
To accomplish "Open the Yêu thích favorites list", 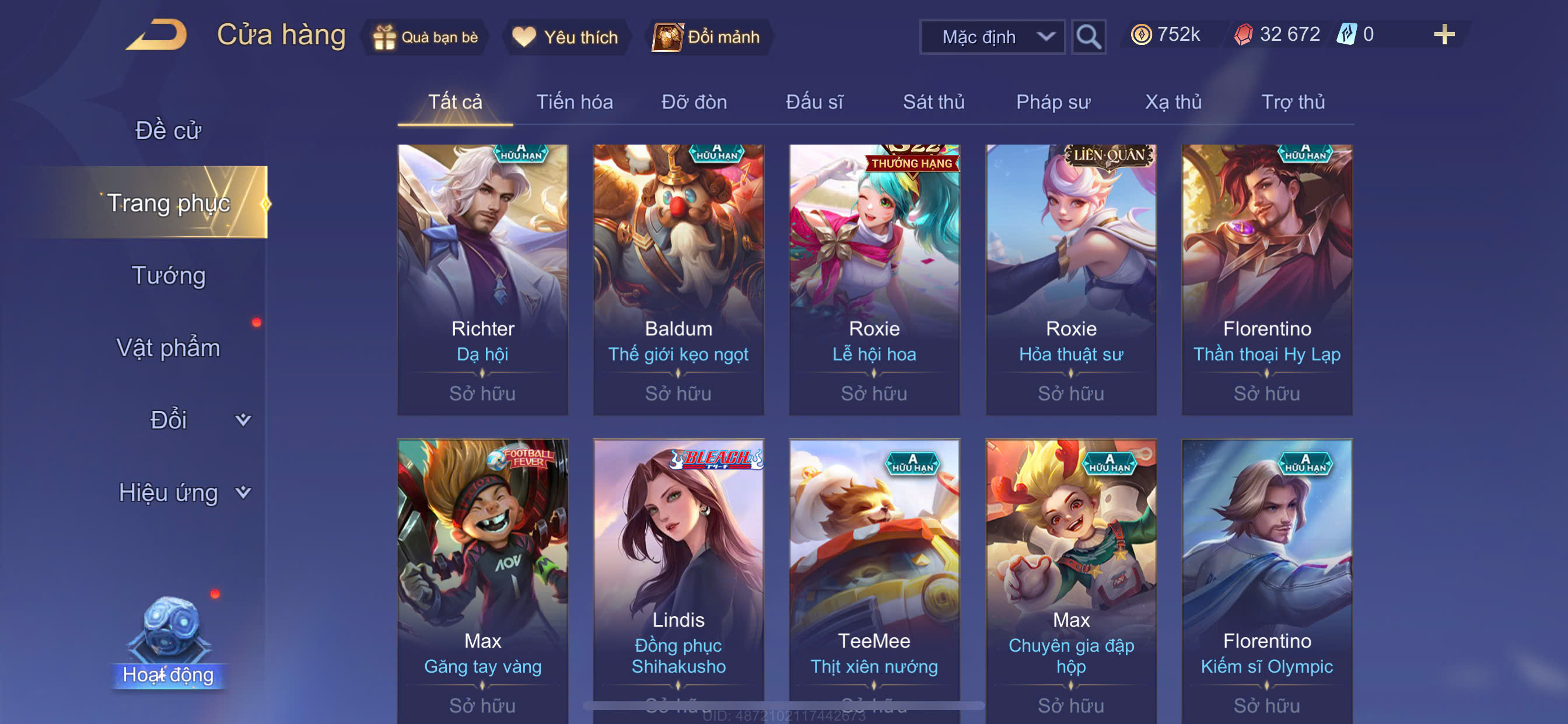I will (x=565, y=37).
